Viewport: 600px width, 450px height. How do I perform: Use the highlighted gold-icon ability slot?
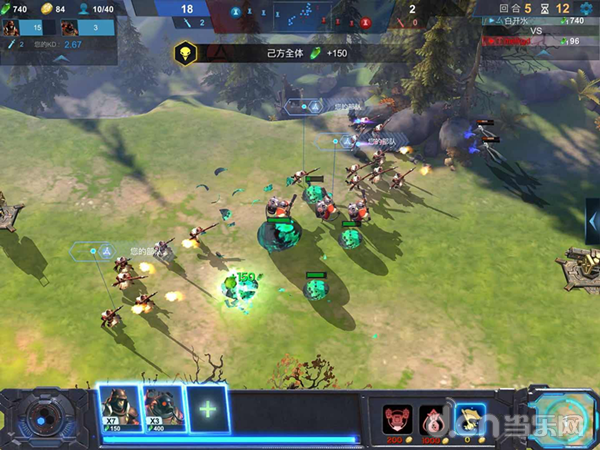click(x=468, y=416)
